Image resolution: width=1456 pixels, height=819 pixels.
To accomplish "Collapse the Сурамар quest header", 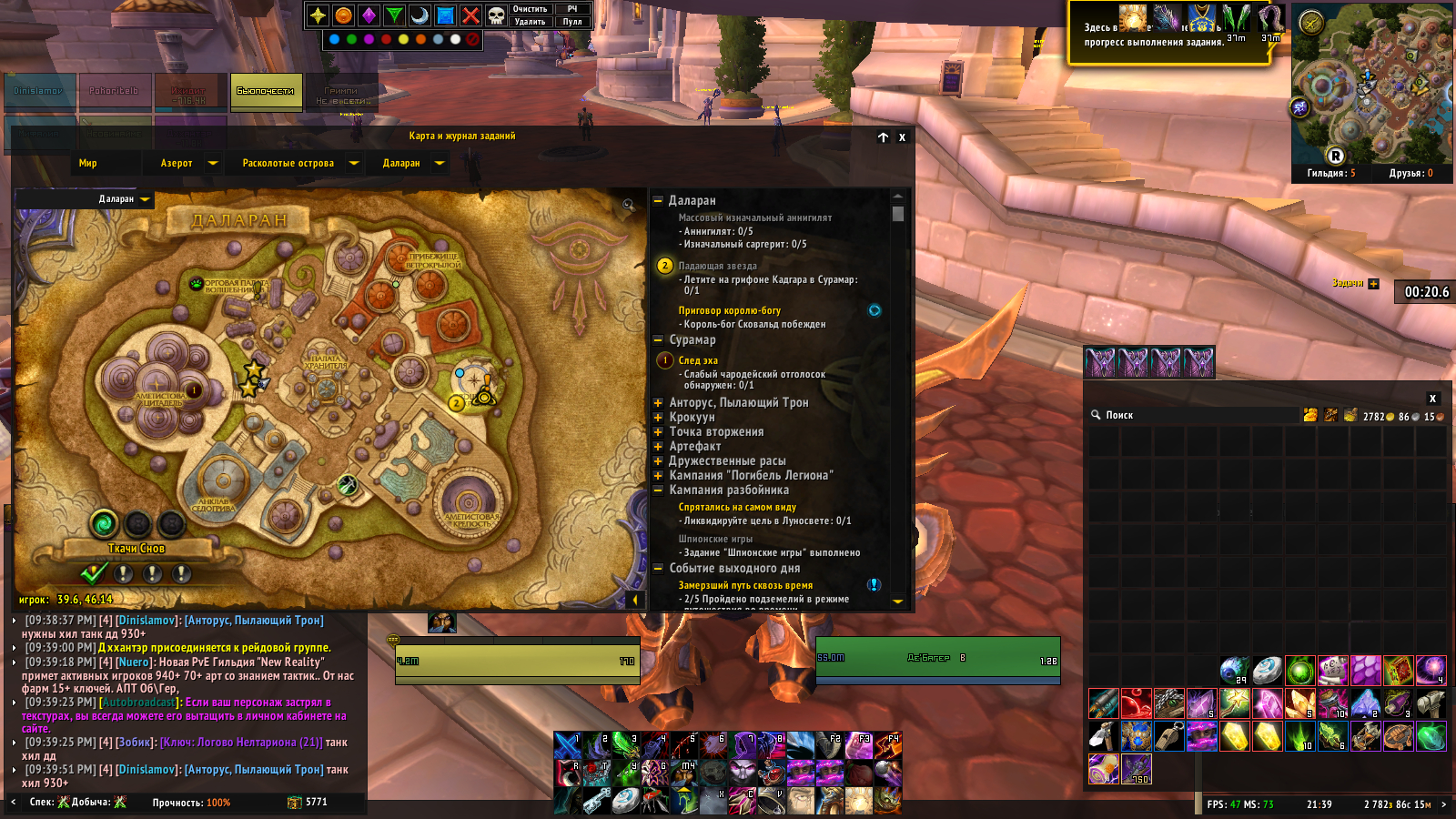I will click(658, 340).
